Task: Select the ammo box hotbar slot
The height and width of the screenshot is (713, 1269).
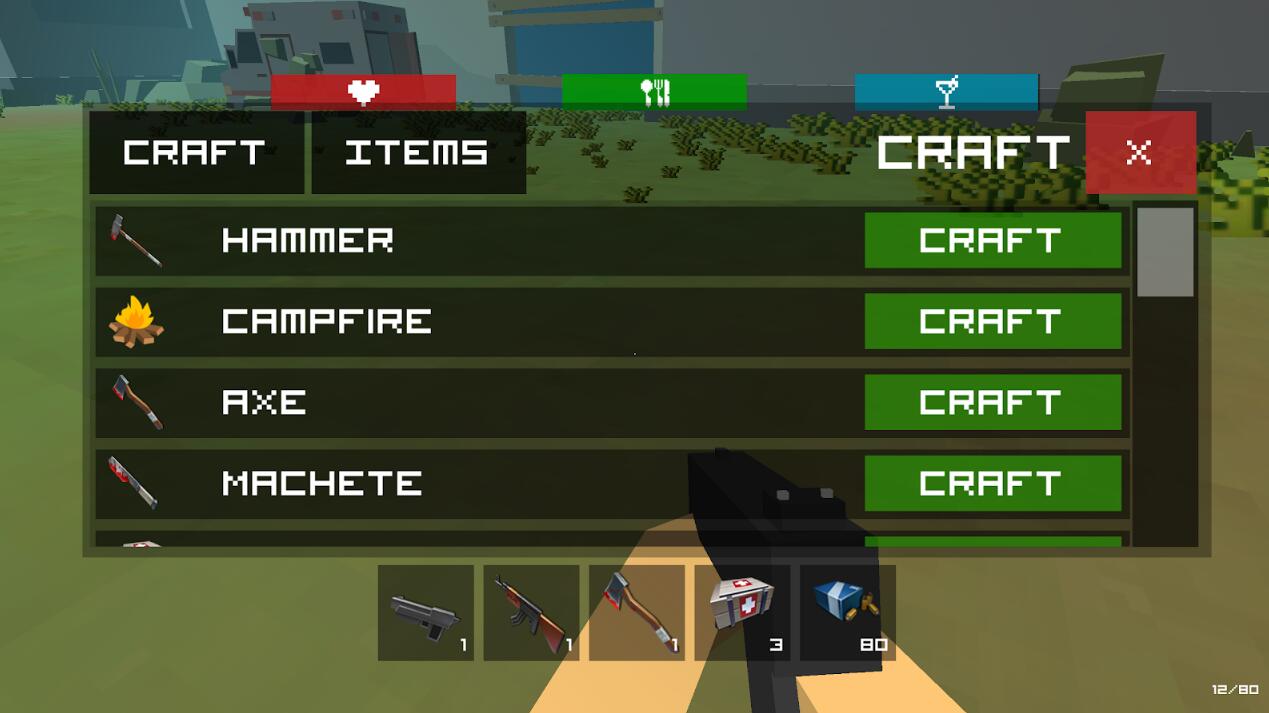Action: tap(847, 612)
